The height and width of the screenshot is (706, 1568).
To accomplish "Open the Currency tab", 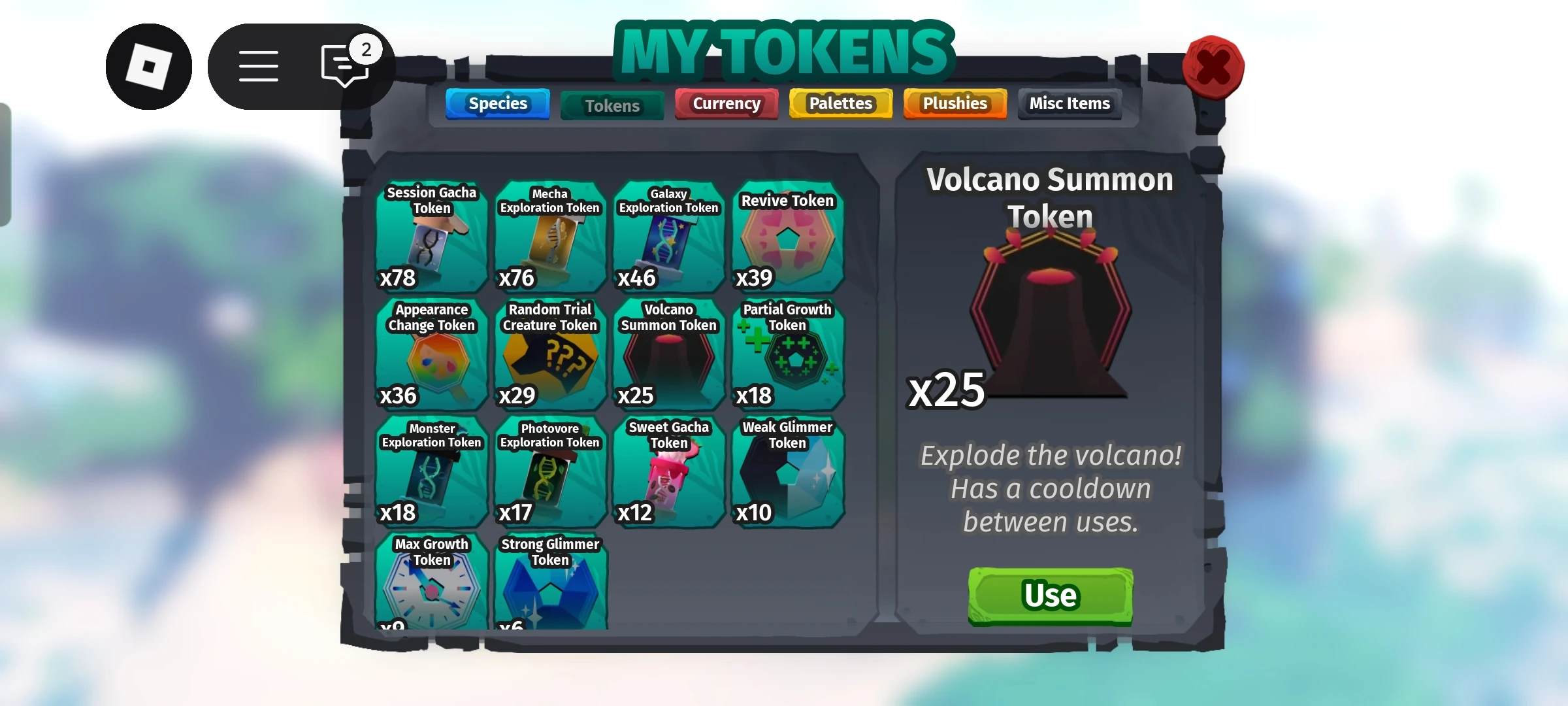I will tap(726, 103).
